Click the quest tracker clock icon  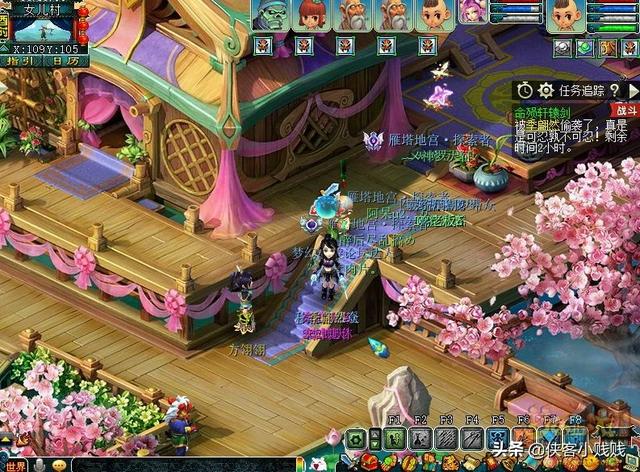pos(524,90)
